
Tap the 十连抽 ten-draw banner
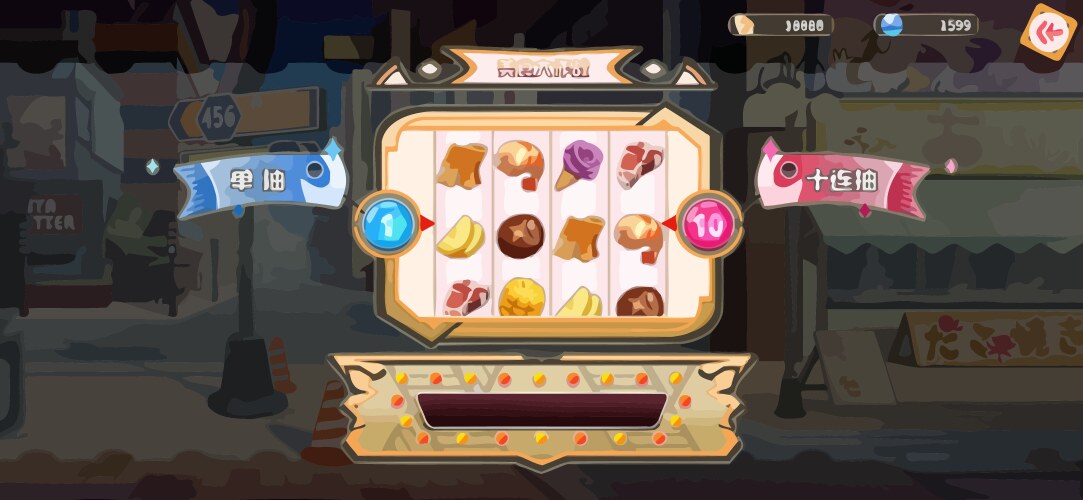pyautogui.click(x=842, y=182)
